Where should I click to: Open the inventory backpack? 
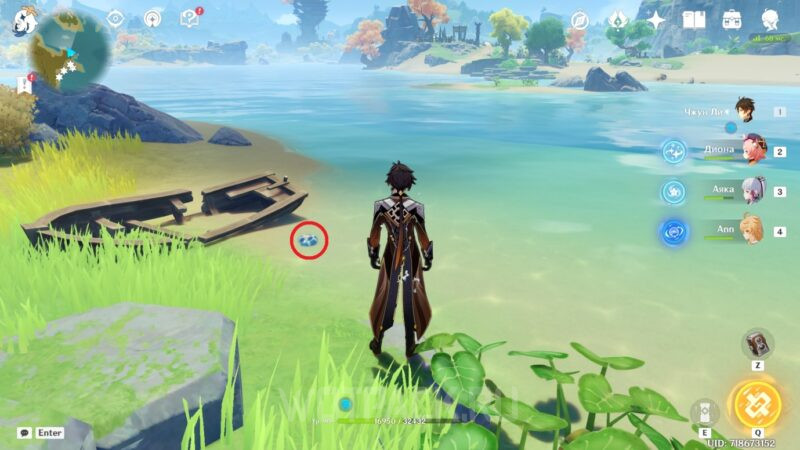pos(732,20)
